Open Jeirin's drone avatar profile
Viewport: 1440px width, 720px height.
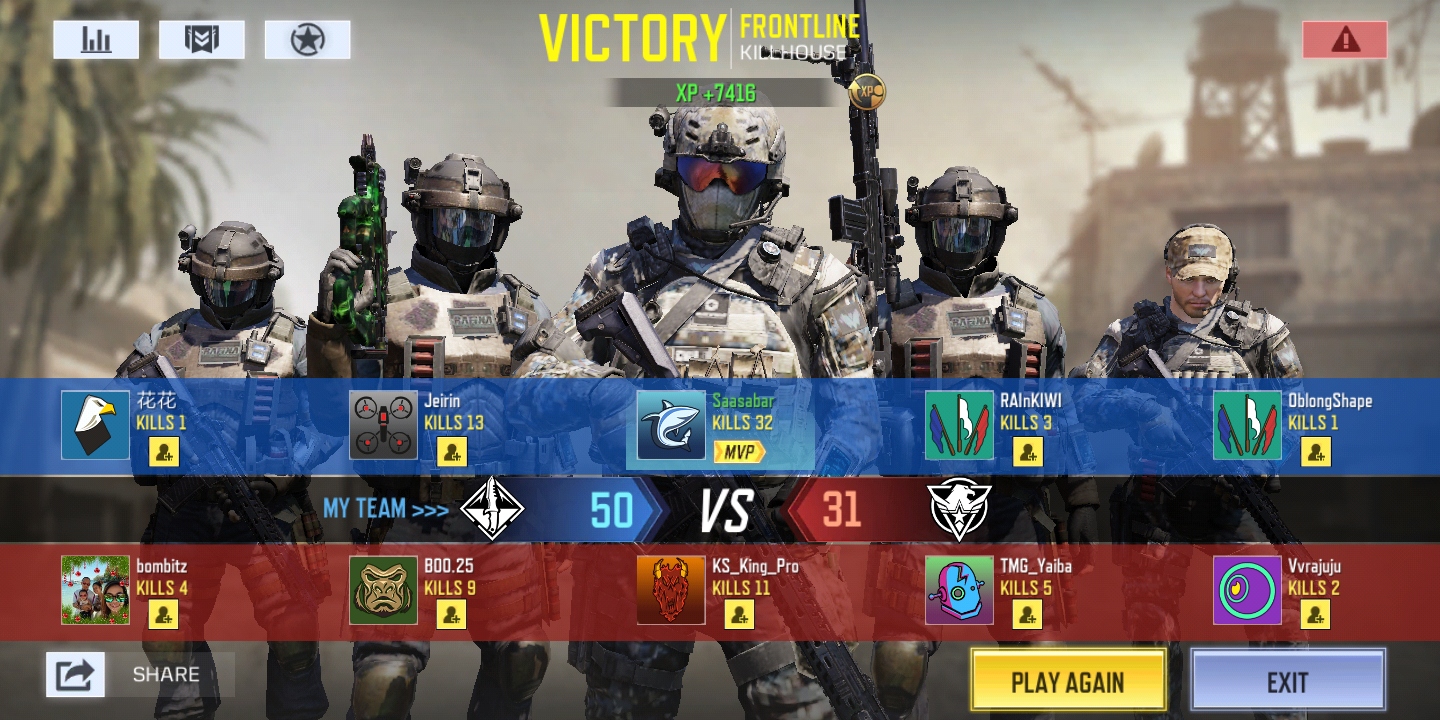(x=384, y=425)
